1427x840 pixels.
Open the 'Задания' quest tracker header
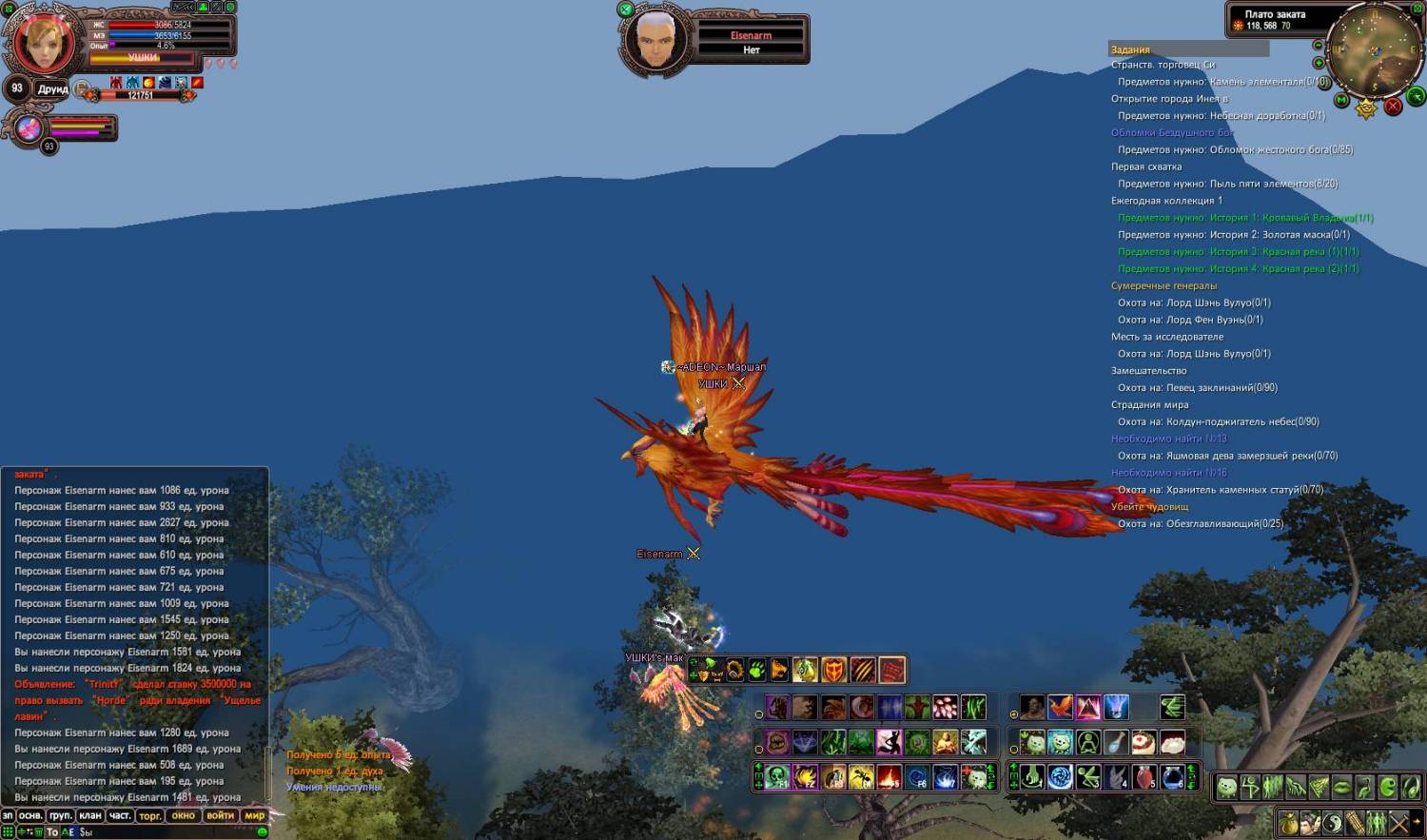[1130, 49]
